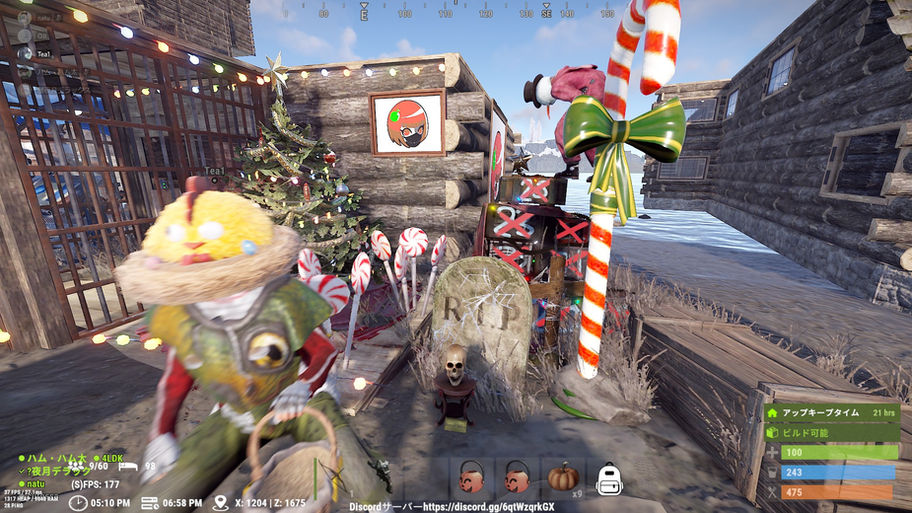
Task: Click teammate 4LDK's name
Action: pyautogui.click(x=111, y=458)
